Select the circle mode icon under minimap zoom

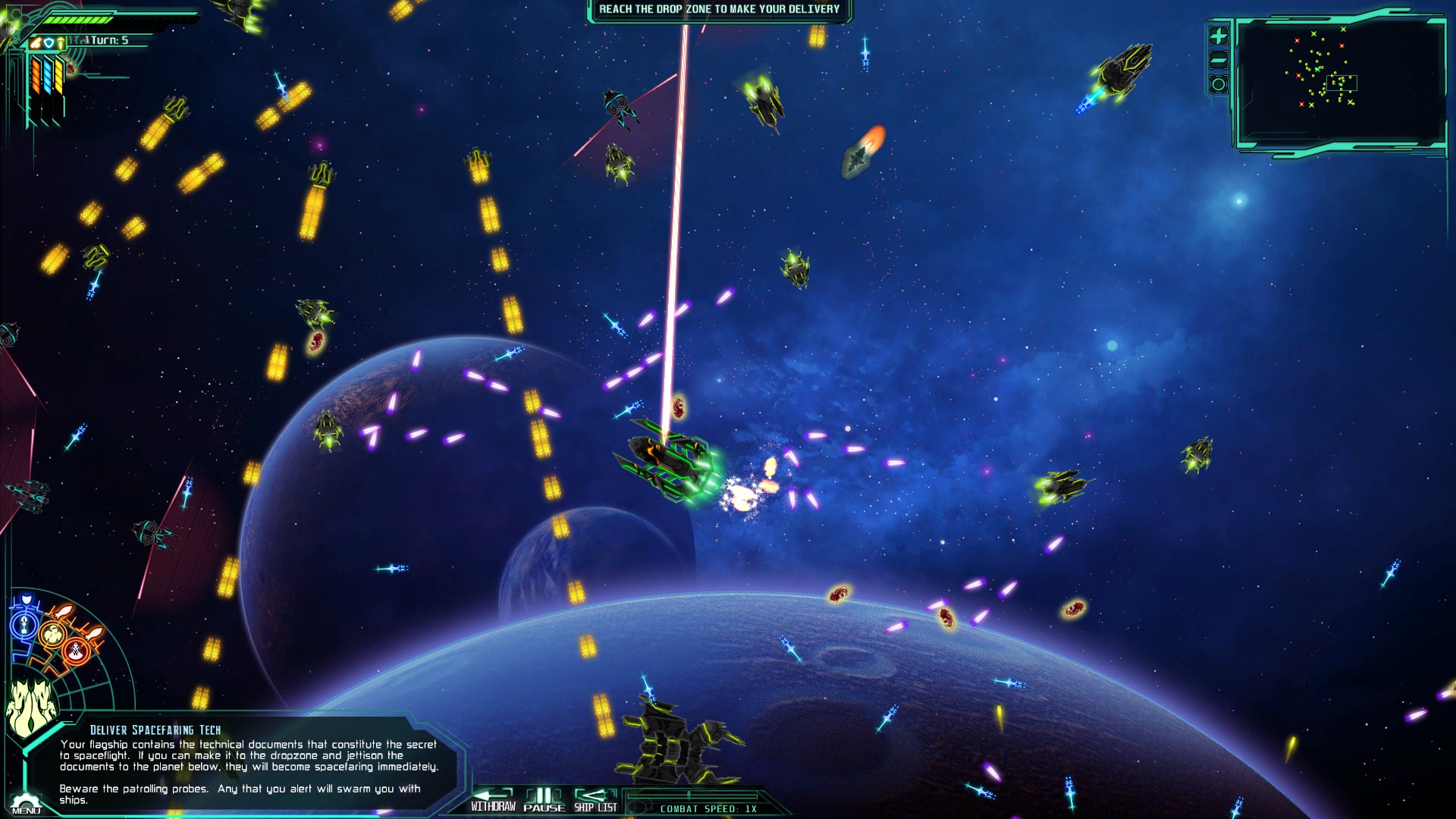coord(1219,83)
